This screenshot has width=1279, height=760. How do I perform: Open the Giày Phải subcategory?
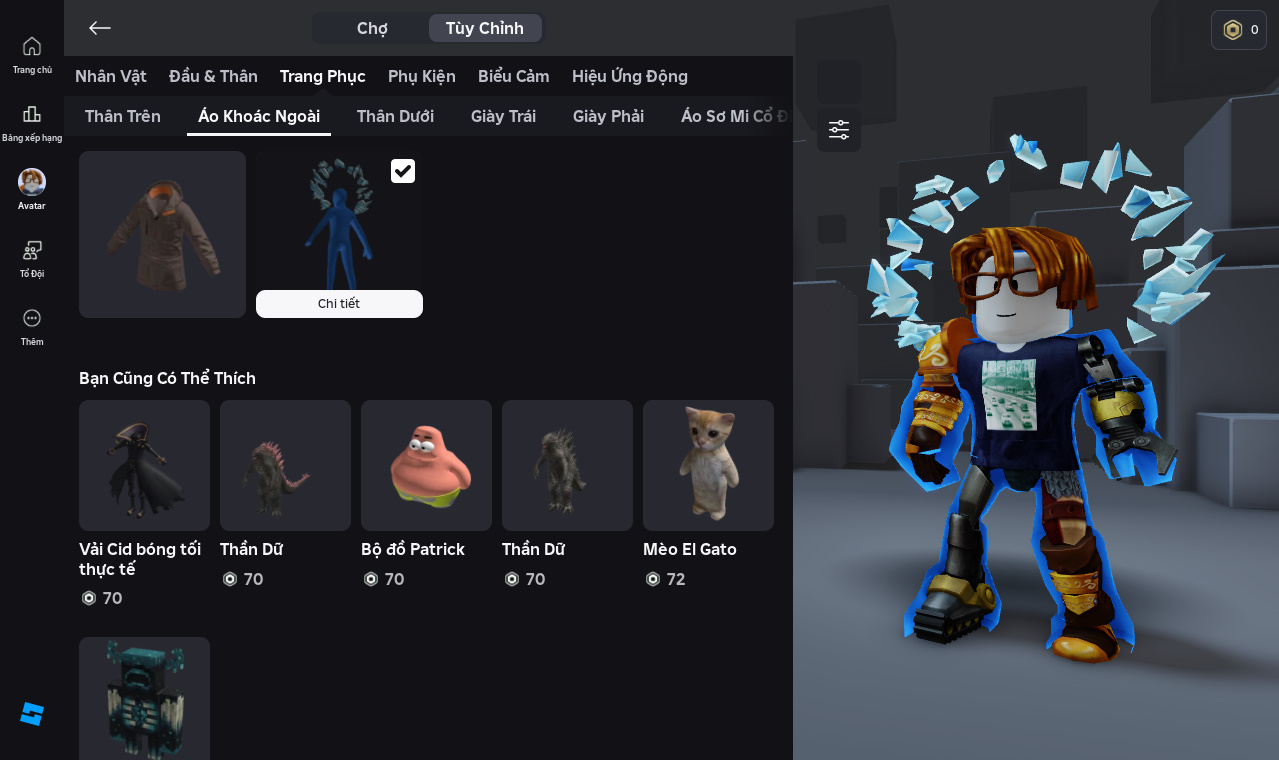click(x=608, y=116)
